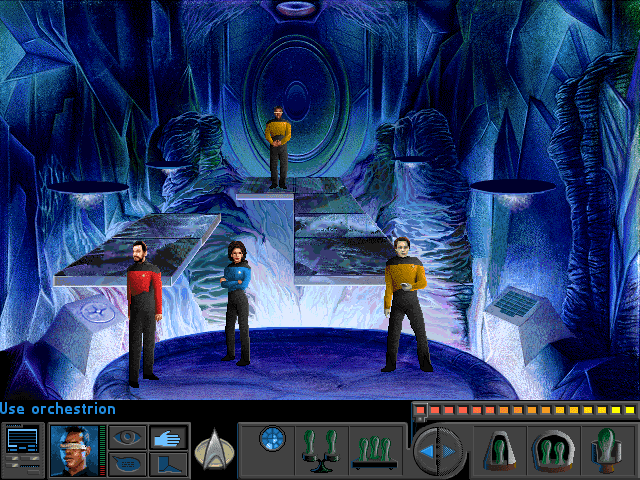This screenshot has height=480, width=640.
Task: Select the single green pod in arch
Action: [501, 449]
